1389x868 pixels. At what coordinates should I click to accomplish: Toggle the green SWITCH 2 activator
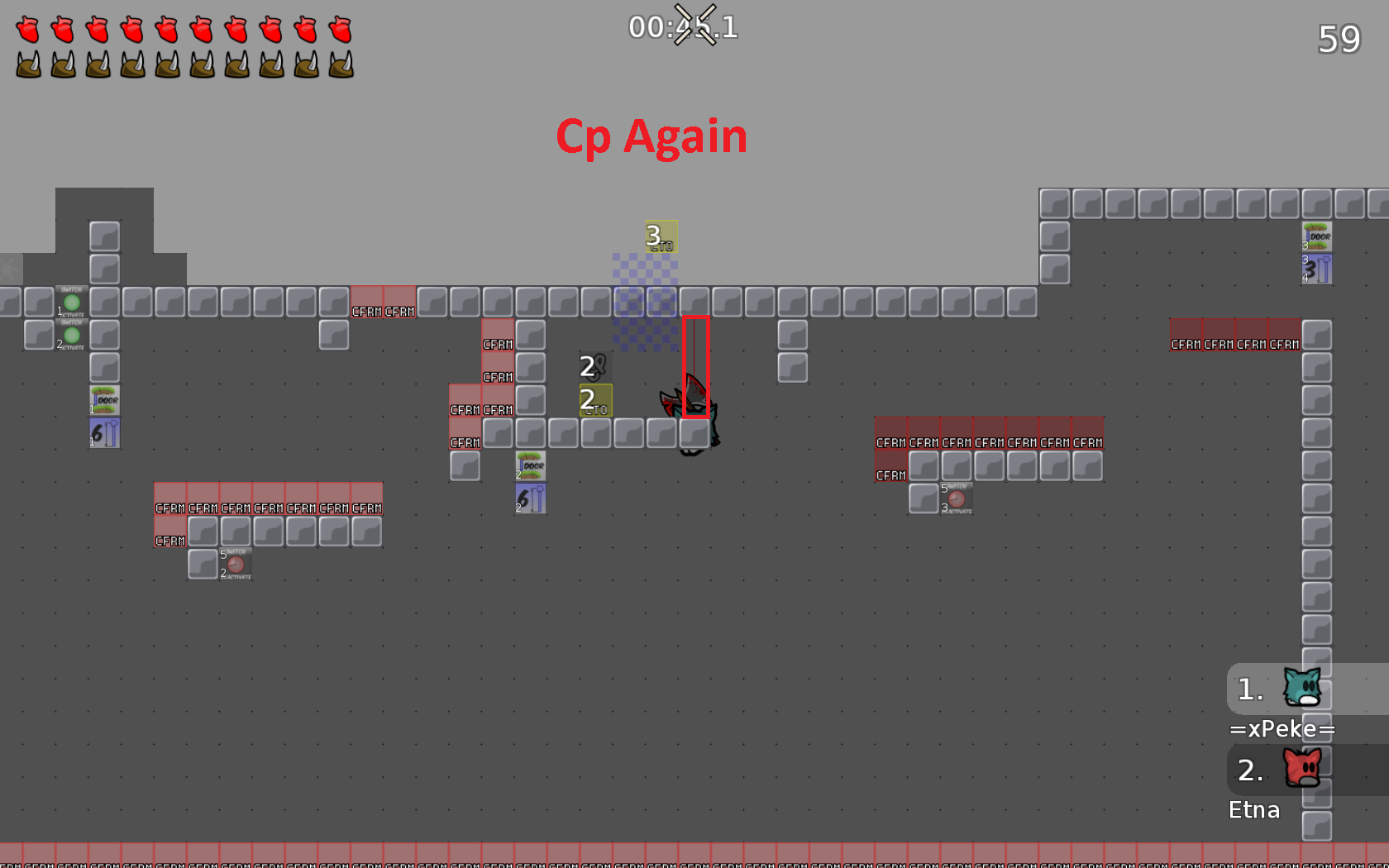72,335
